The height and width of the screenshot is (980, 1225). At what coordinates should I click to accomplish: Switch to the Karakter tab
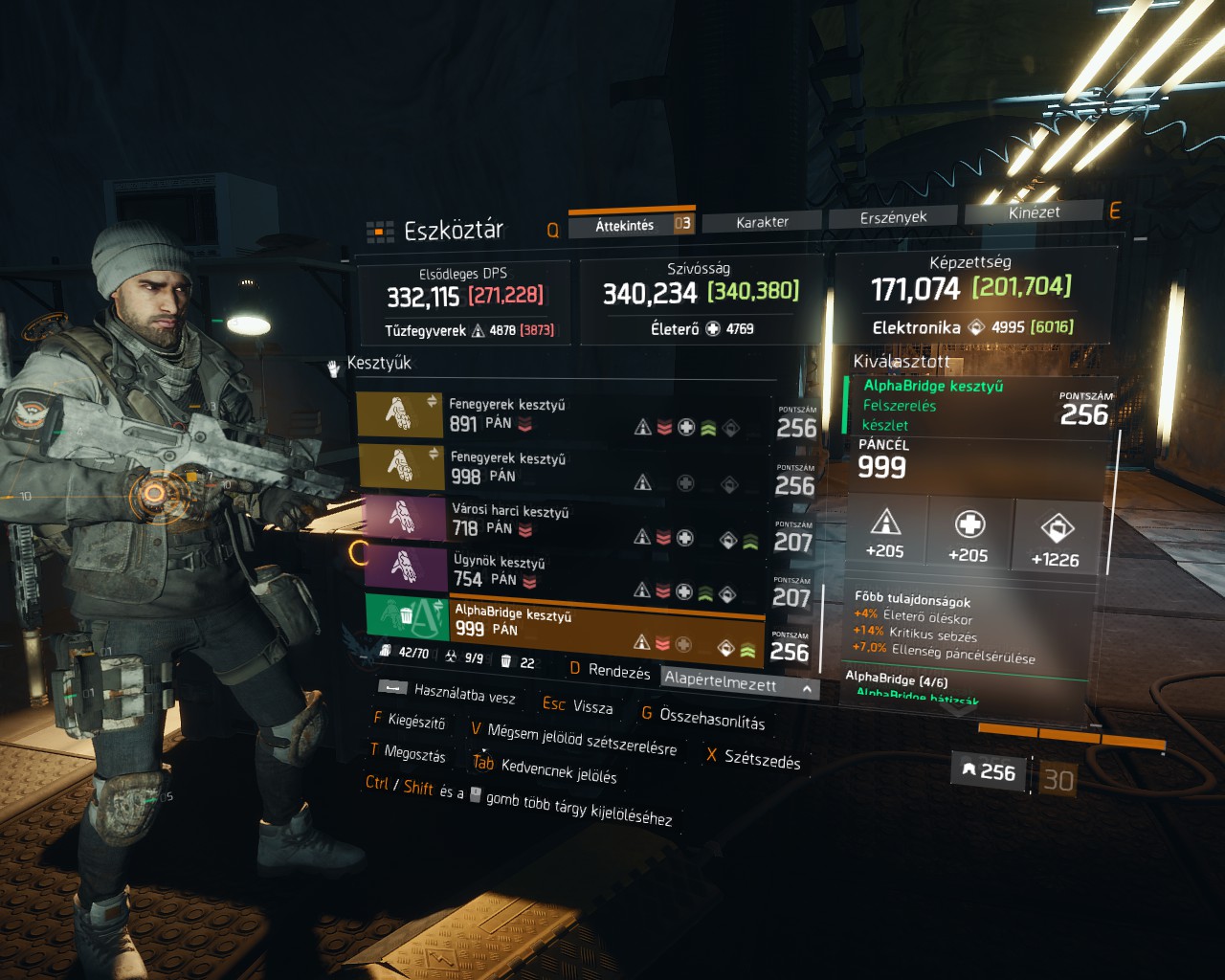pyautogui.click(x=762, y=222)
